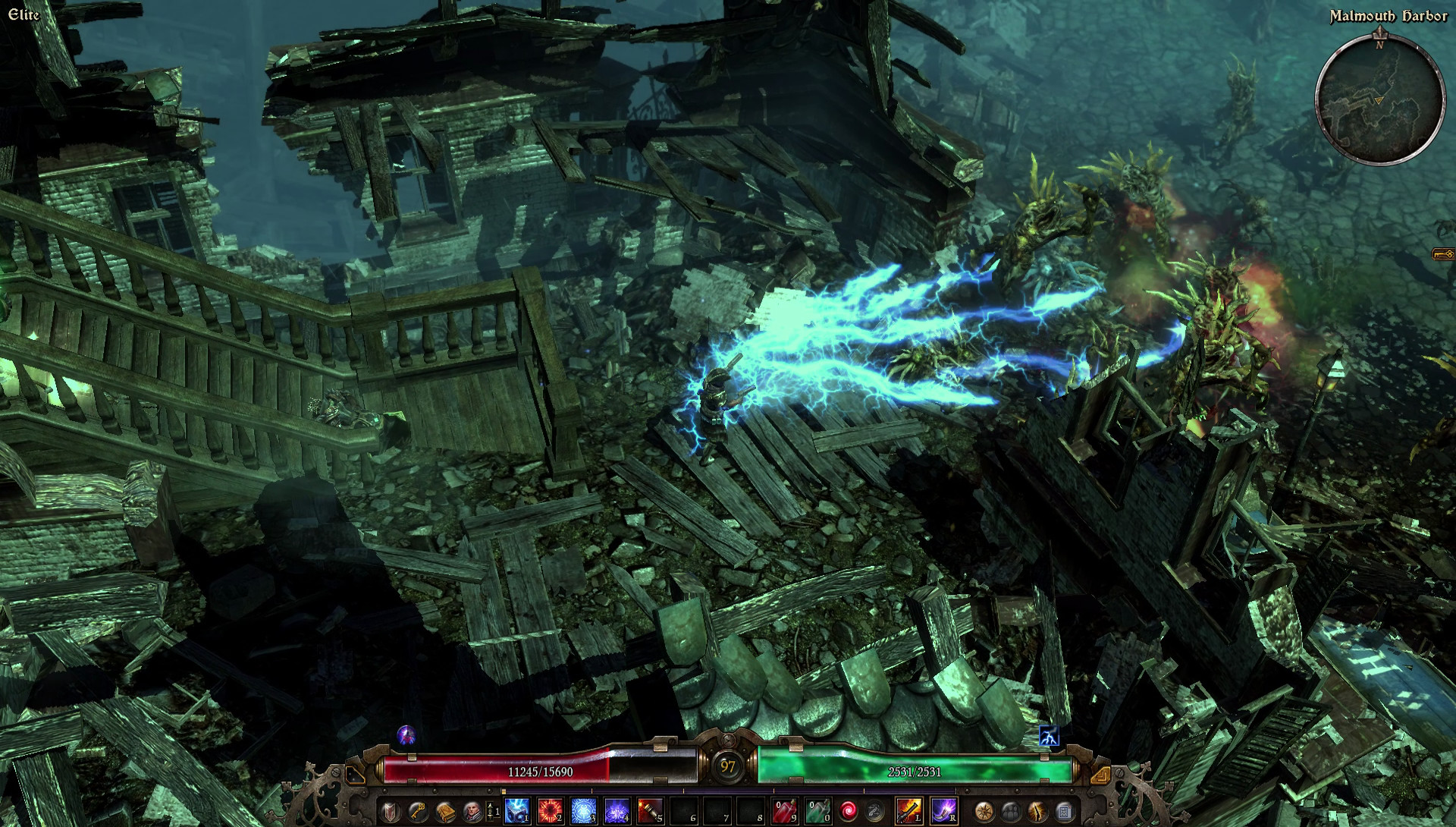Image resolution: width=1456 pixels, height=827 pixels.
Task: Select the purple horn right-click skill
Action: 943,810
